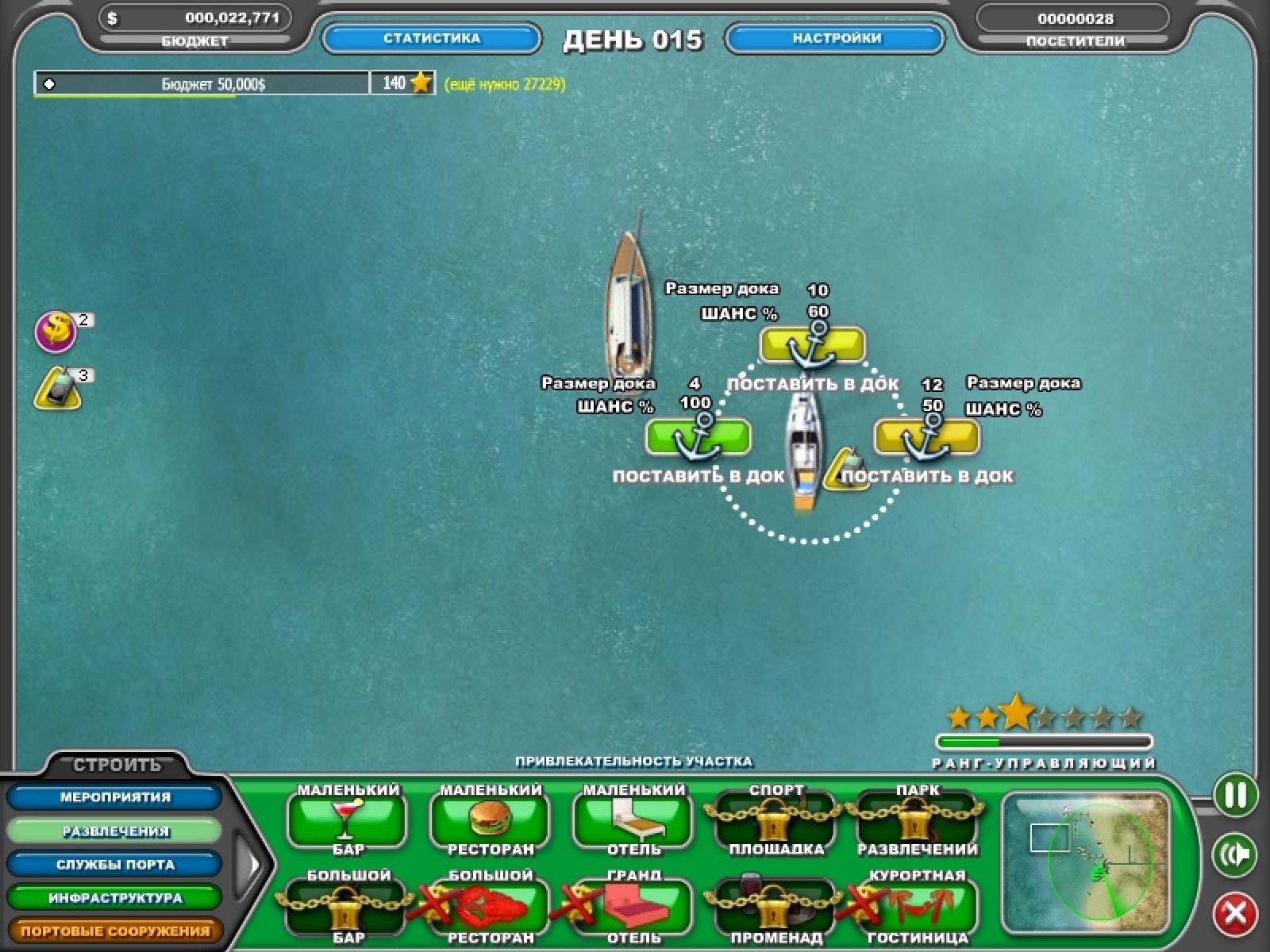Close the game with the red X
The height and width of the screenshot is (952, 1270).
coord(1235,914)
